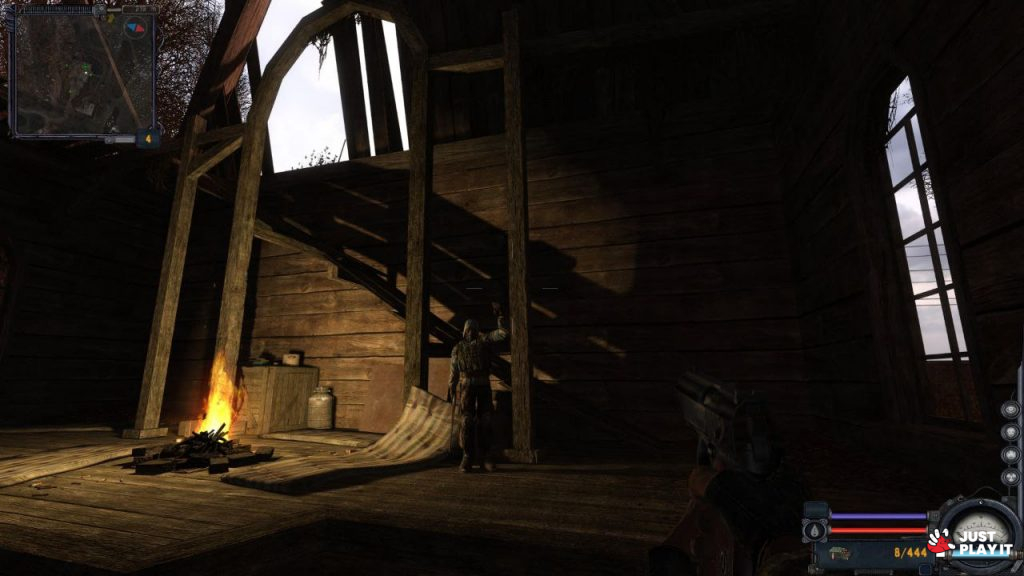The height and width of the screenshot is (576, 1024).
Task: Click the orange contacts counter showing 4
Action: pyautogui.click(x=149, y=138)
